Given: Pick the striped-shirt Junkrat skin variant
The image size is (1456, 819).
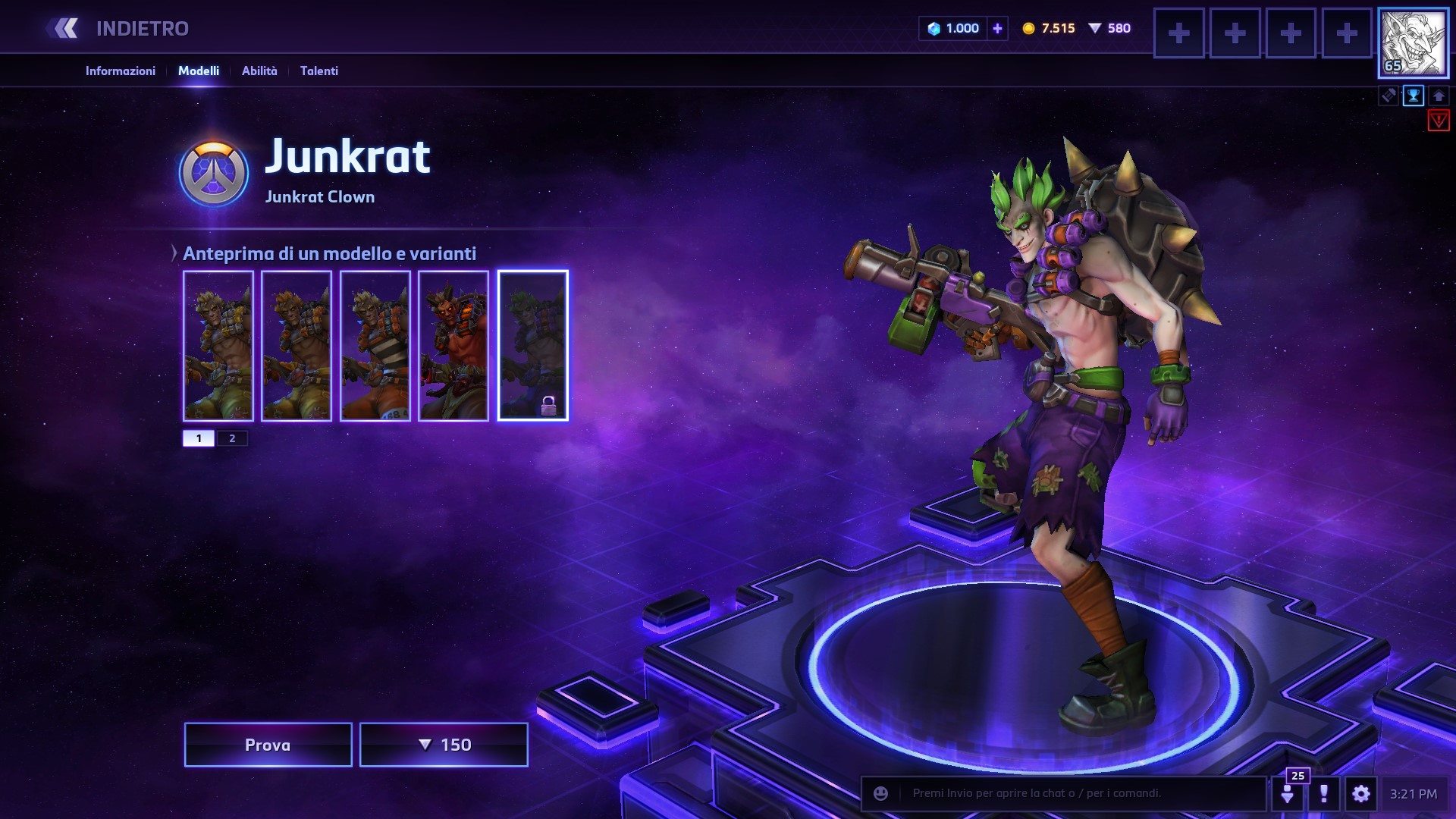Looking at the screenshot, I should click(x=375, y=345).
